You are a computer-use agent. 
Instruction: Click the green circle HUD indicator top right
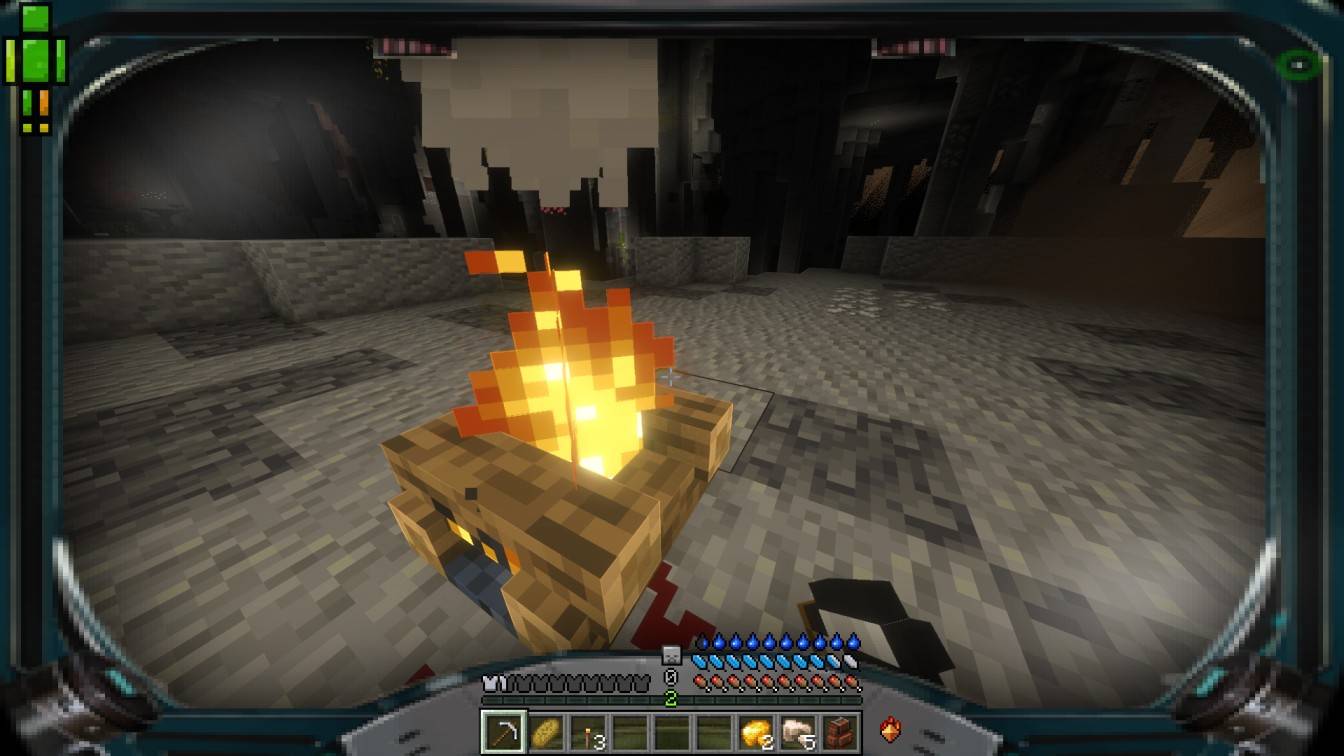click(1297, 63)
